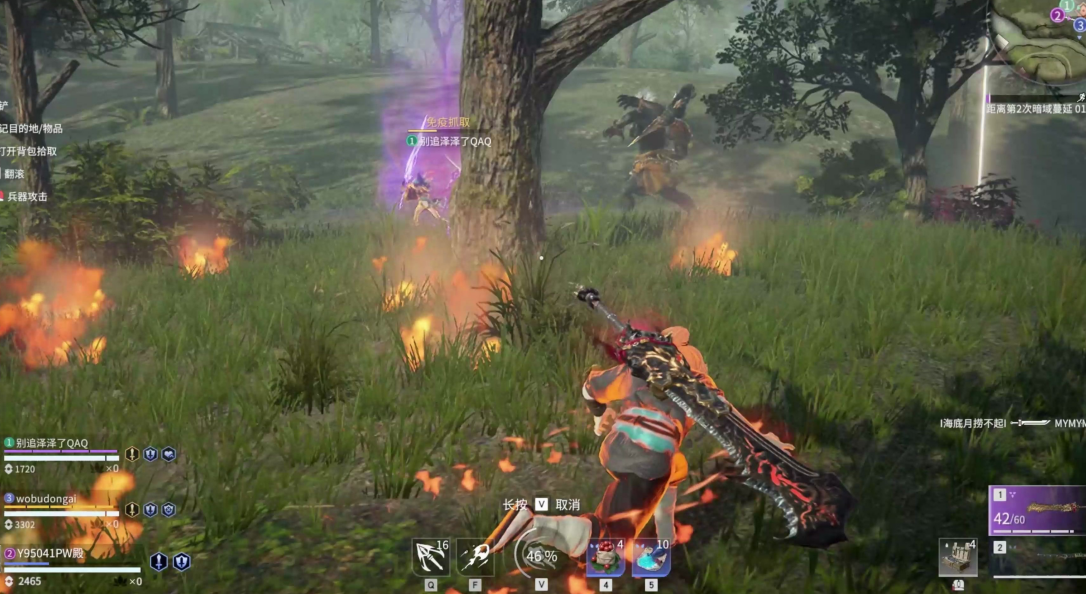The width and height of the screenshot is (1086, 594).
Task: Use the blue potion item with 10 count
Action: [x=651, y=557]
